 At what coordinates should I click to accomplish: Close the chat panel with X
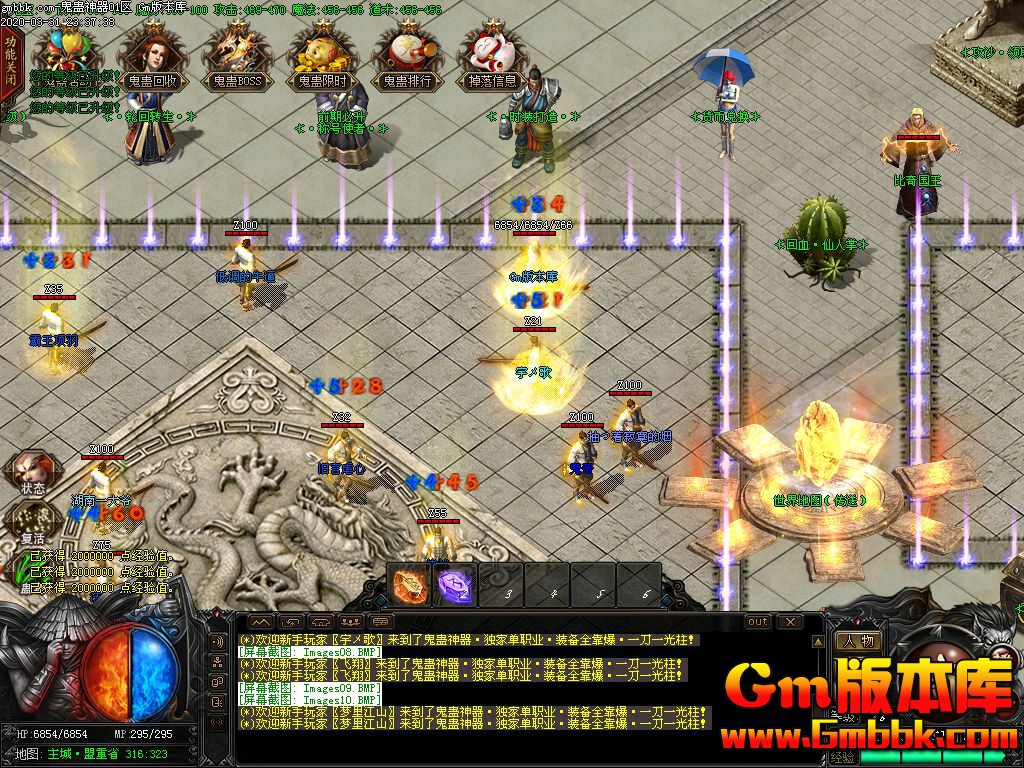(x=790, y=622)
